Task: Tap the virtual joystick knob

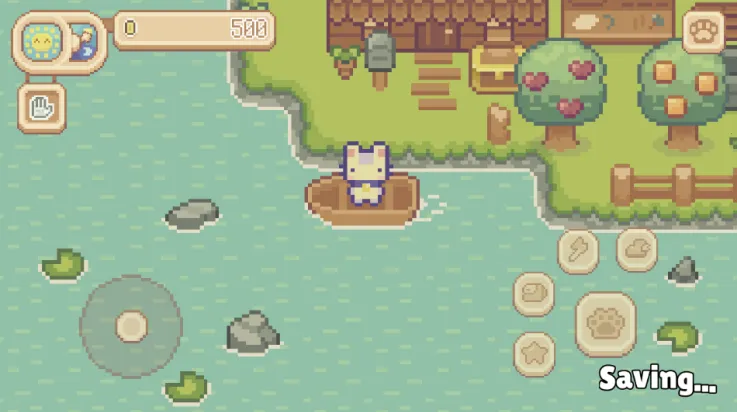Action: click(x=131, y=326)
